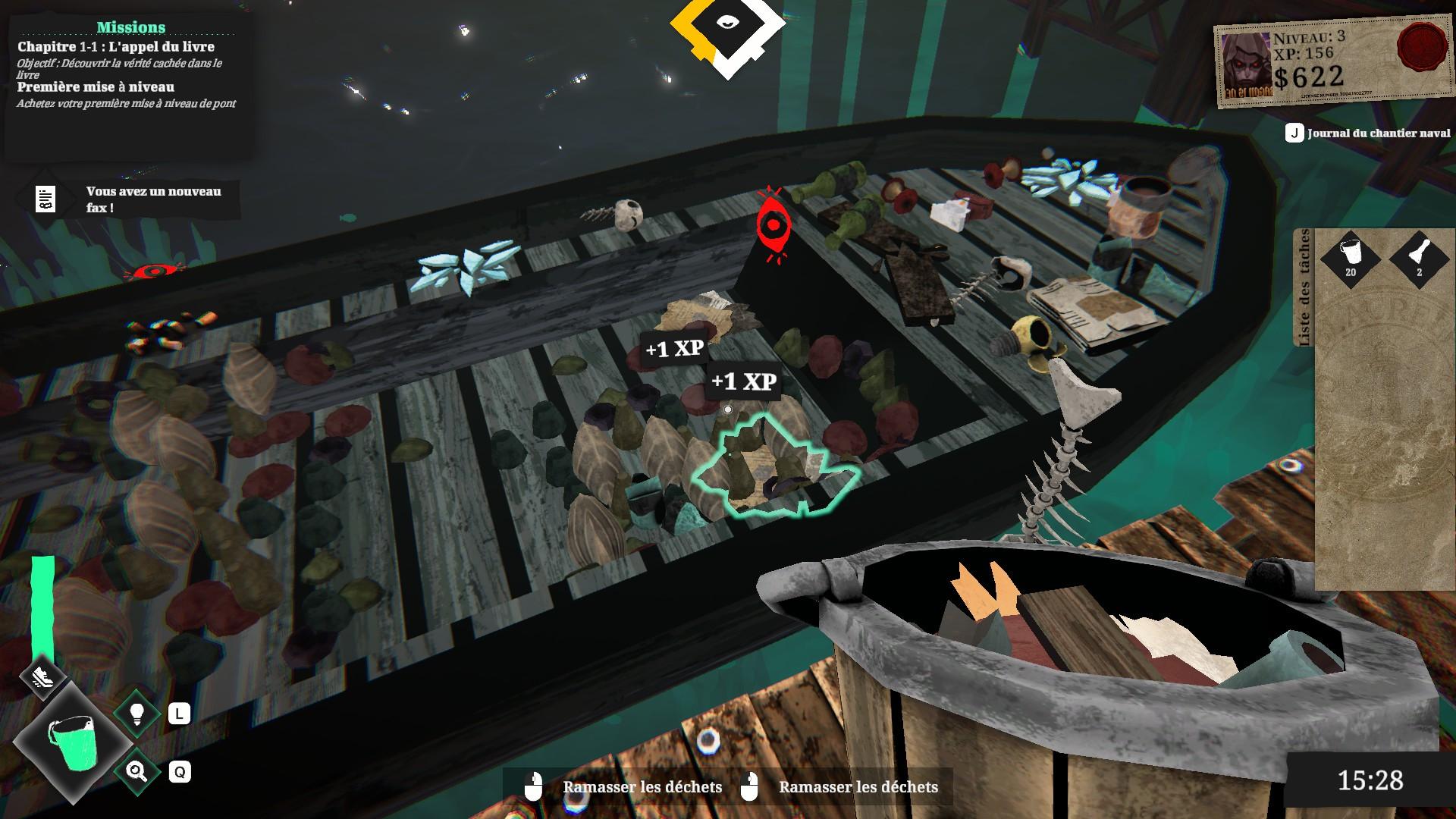Image resolution: width=1456 pixels, height=819 pixels.
Task: Activate the magnifying glass inspect icon
Action: pyautogui.click(x=137, y=772)
